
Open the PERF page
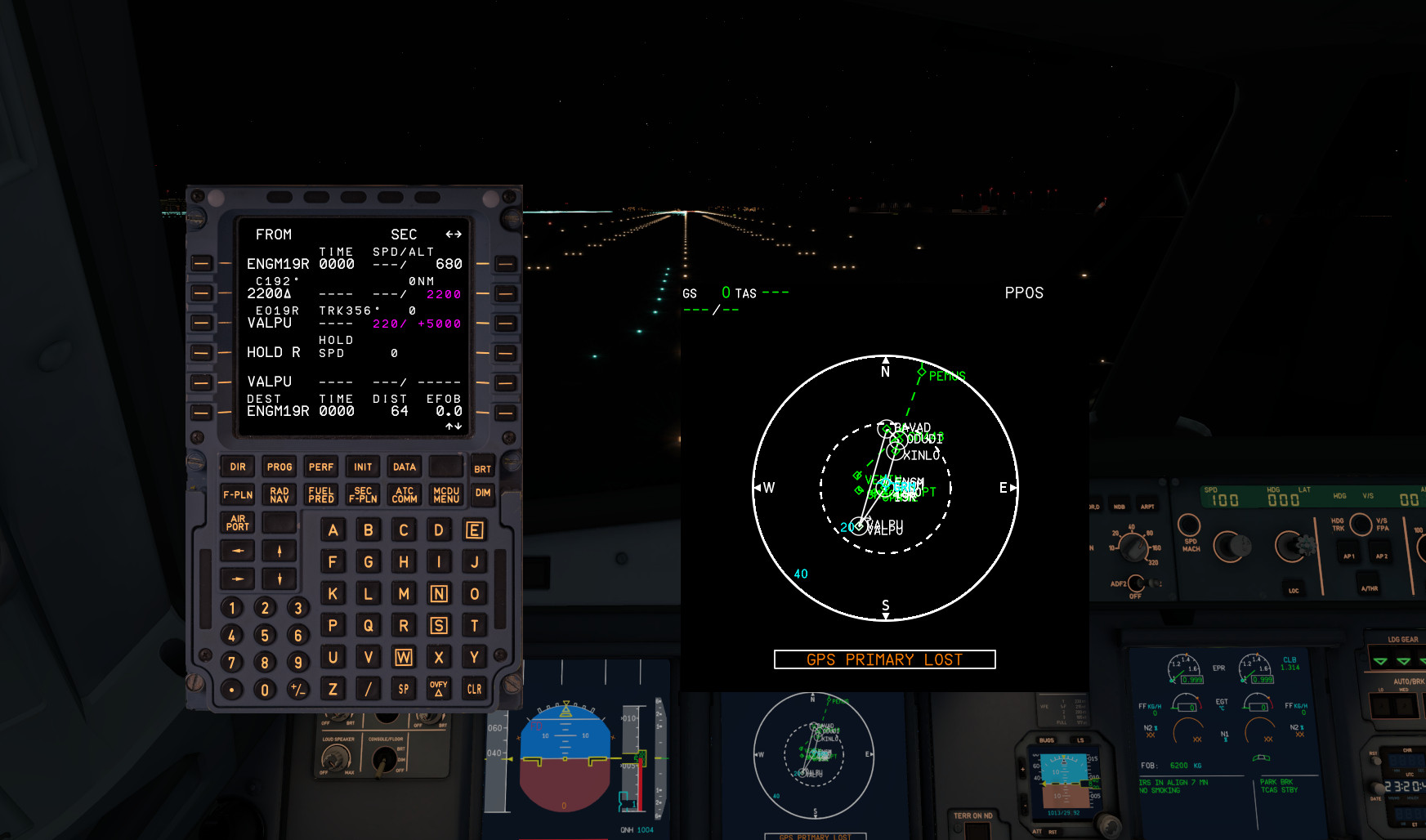321,467
